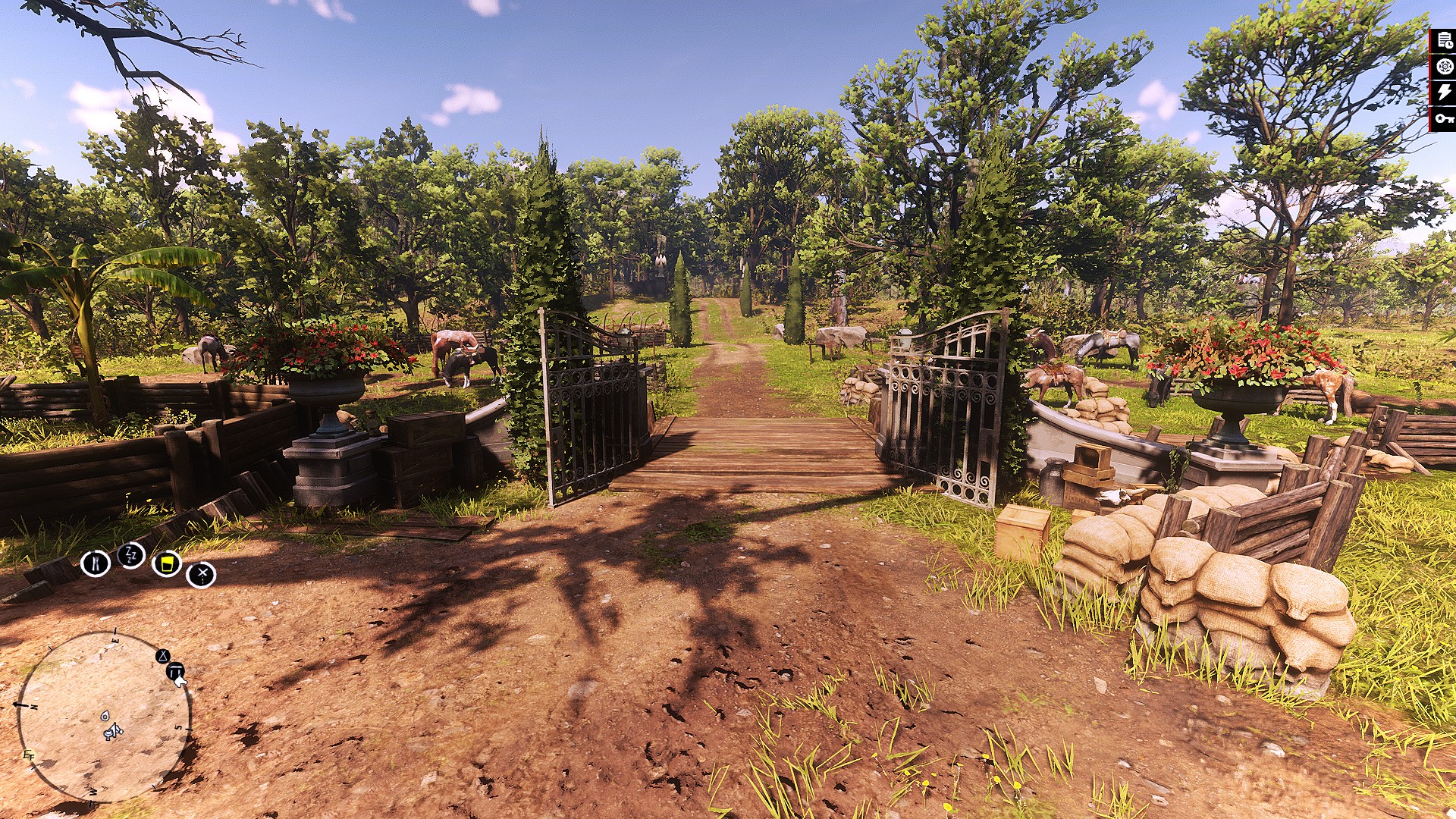Select the gate marker with cursor on minimap

[x=175, y=671]
